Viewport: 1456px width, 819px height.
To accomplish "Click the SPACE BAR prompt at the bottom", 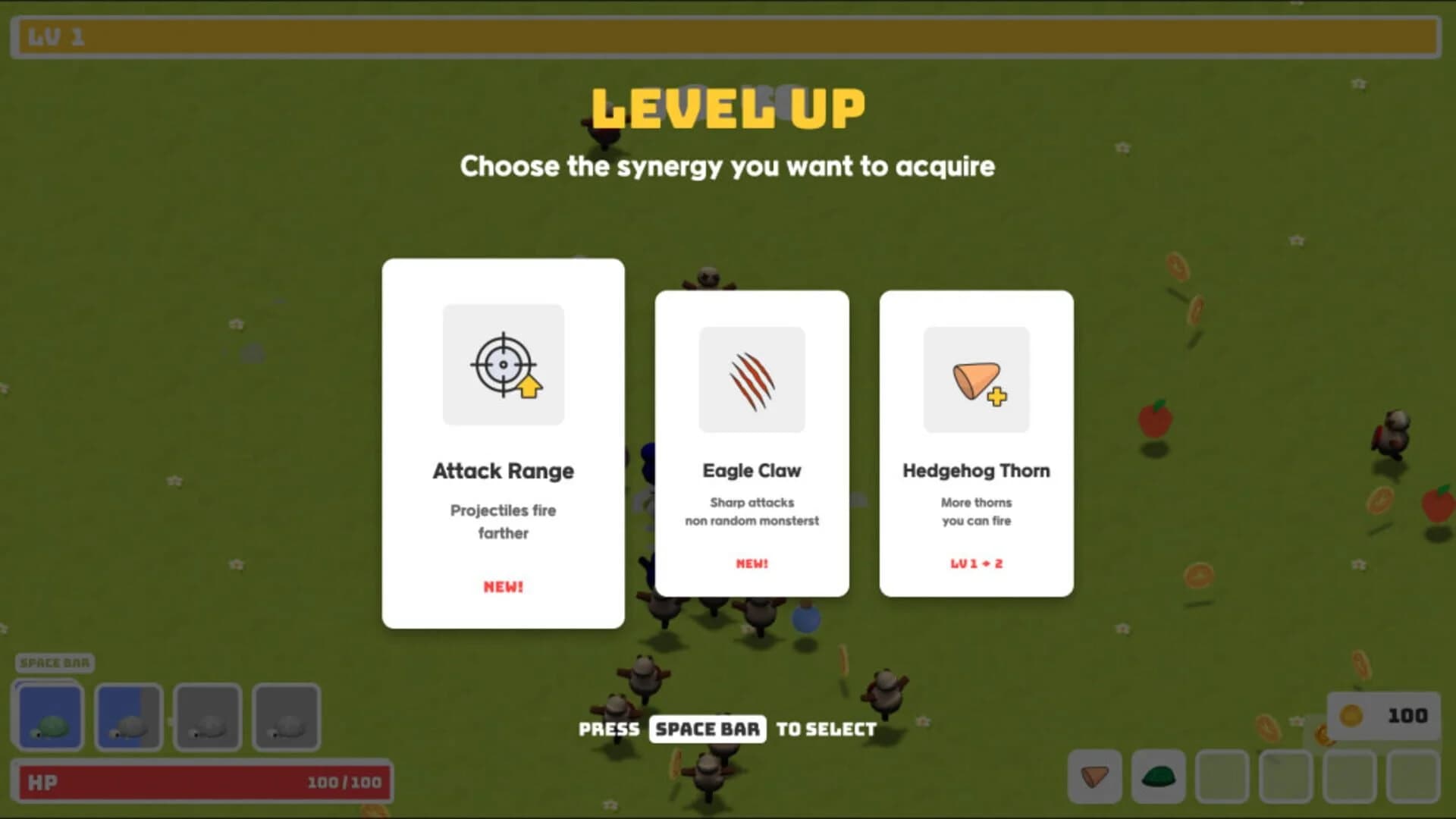I will click(707, 729).
